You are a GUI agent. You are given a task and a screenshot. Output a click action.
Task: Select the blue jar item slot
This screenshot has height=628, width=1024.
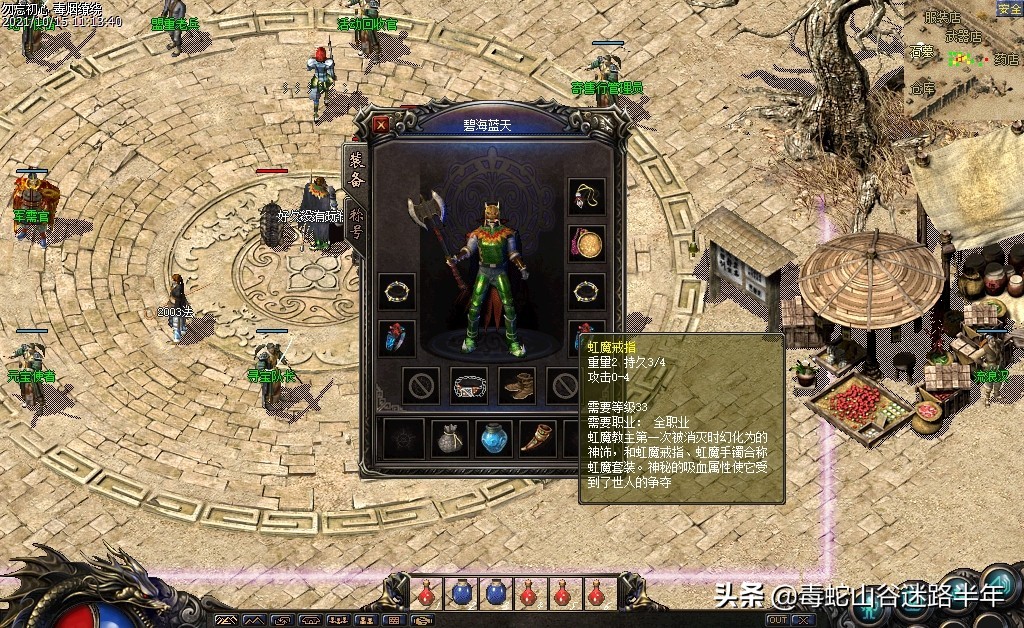click(496, 439)
